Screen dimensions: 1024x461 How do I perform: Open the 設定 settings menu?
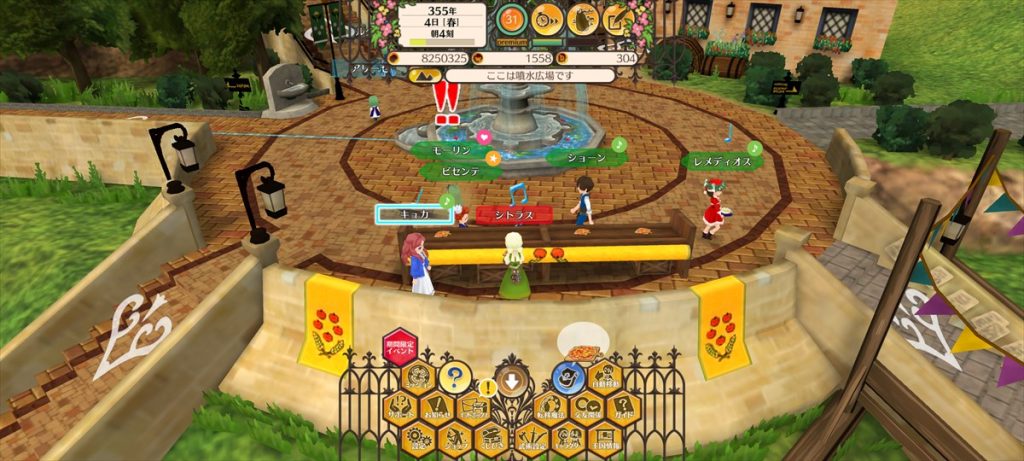tap(420, 436)
